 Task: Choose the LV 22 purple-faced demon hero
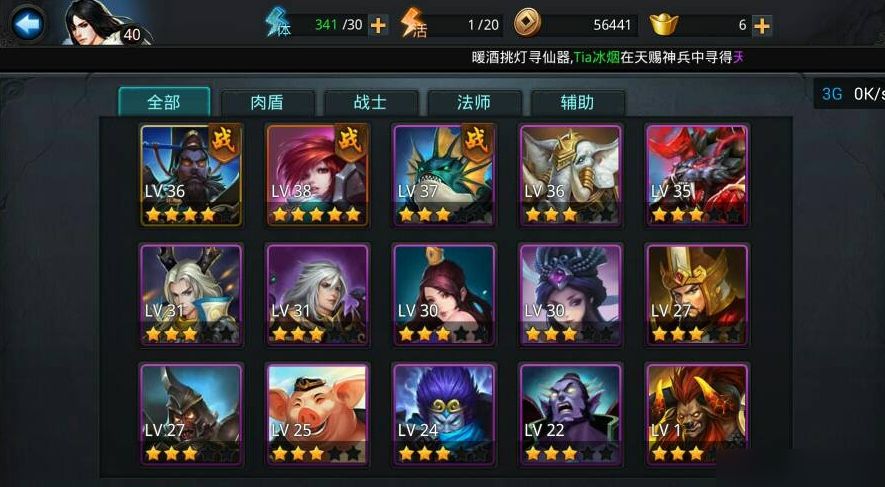pos(570,414)
